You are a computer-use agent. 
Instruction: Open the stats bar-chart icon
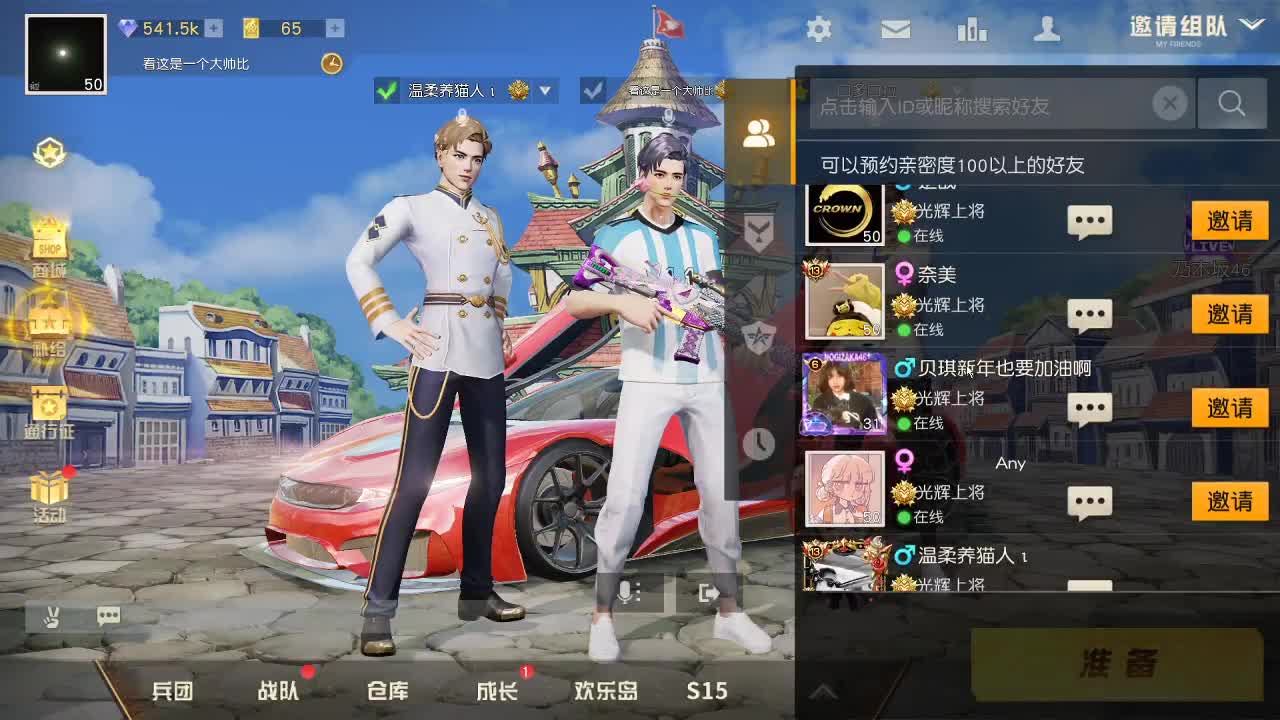(x=972, y=30)
